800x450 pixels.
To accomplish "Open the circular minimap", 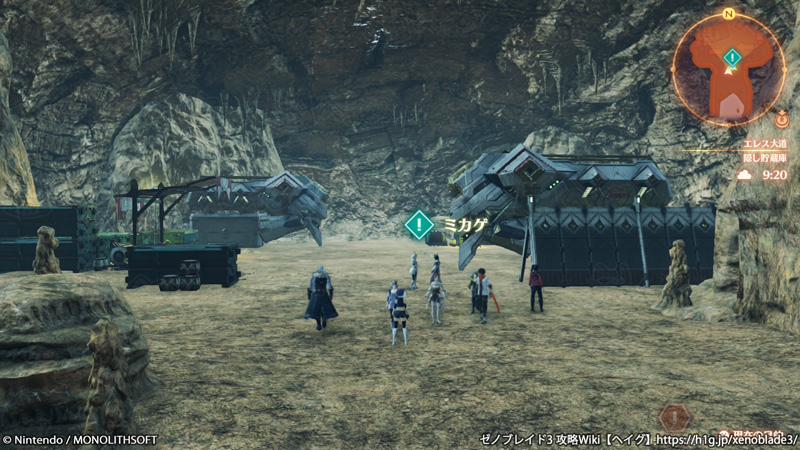I will [x=729, y=68].
